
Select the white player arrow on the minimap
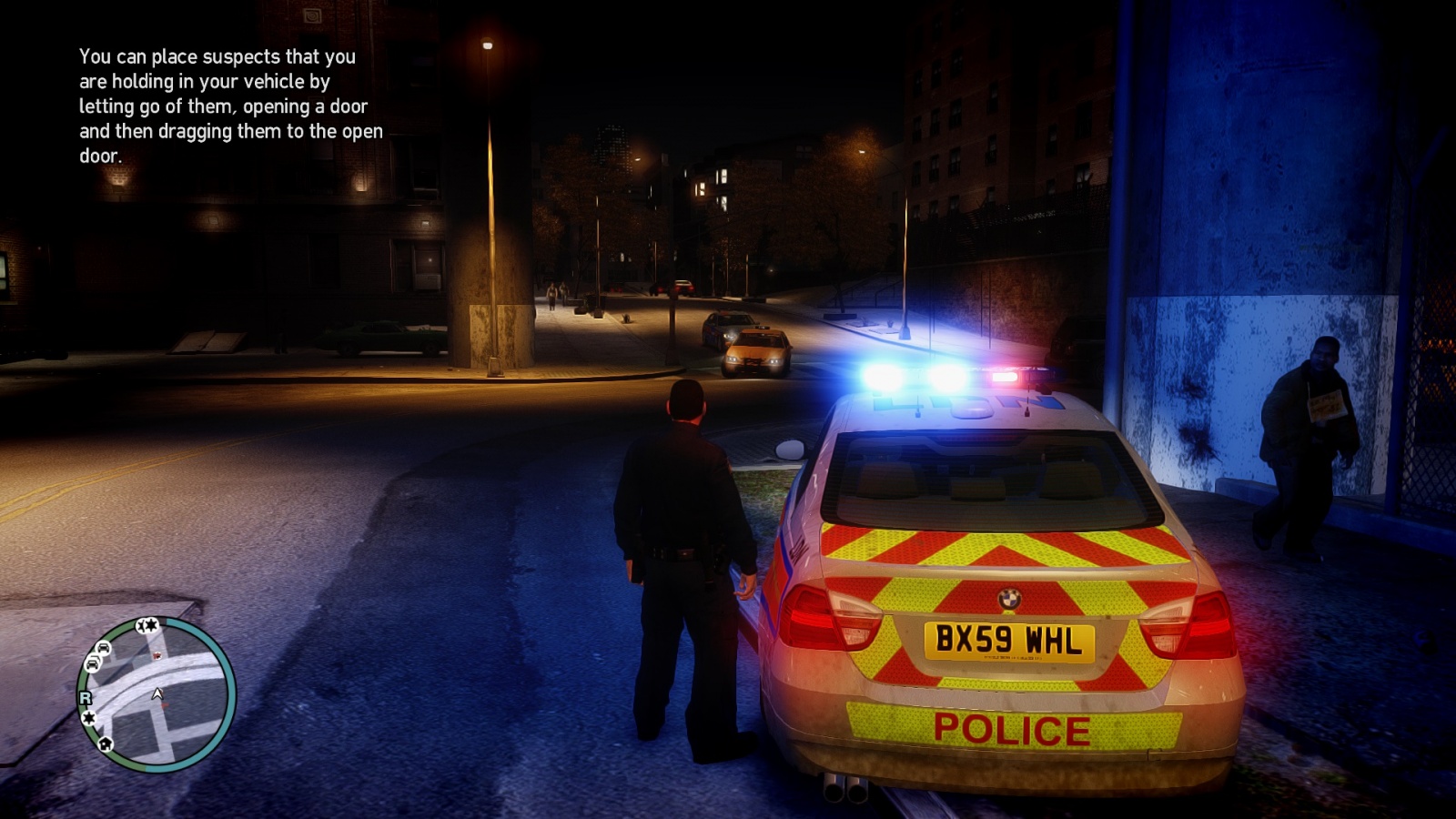pos(157,694)
